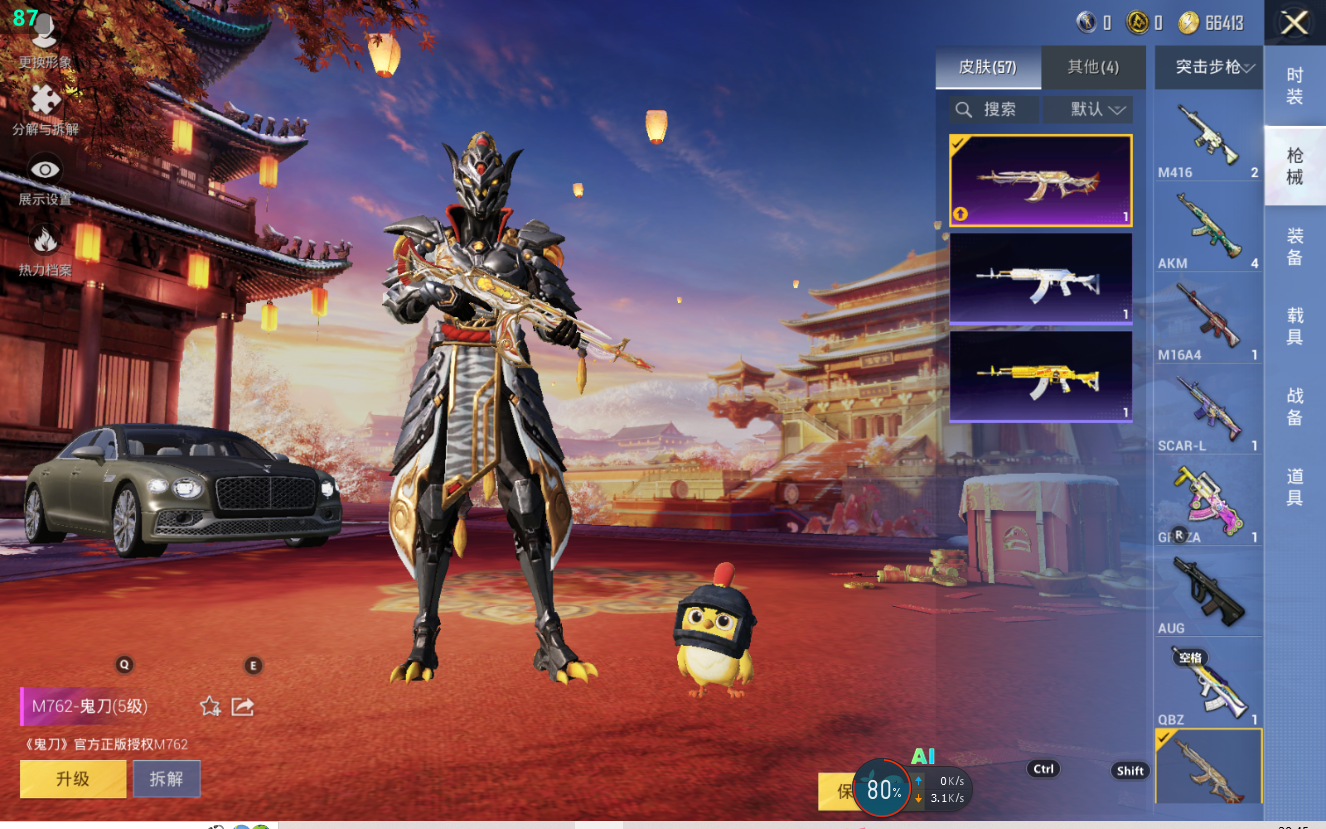The width and height of the screenshot is (1326, 829).
Task: Favorite the skin with the star icon
Action: (x=210, y=707)
